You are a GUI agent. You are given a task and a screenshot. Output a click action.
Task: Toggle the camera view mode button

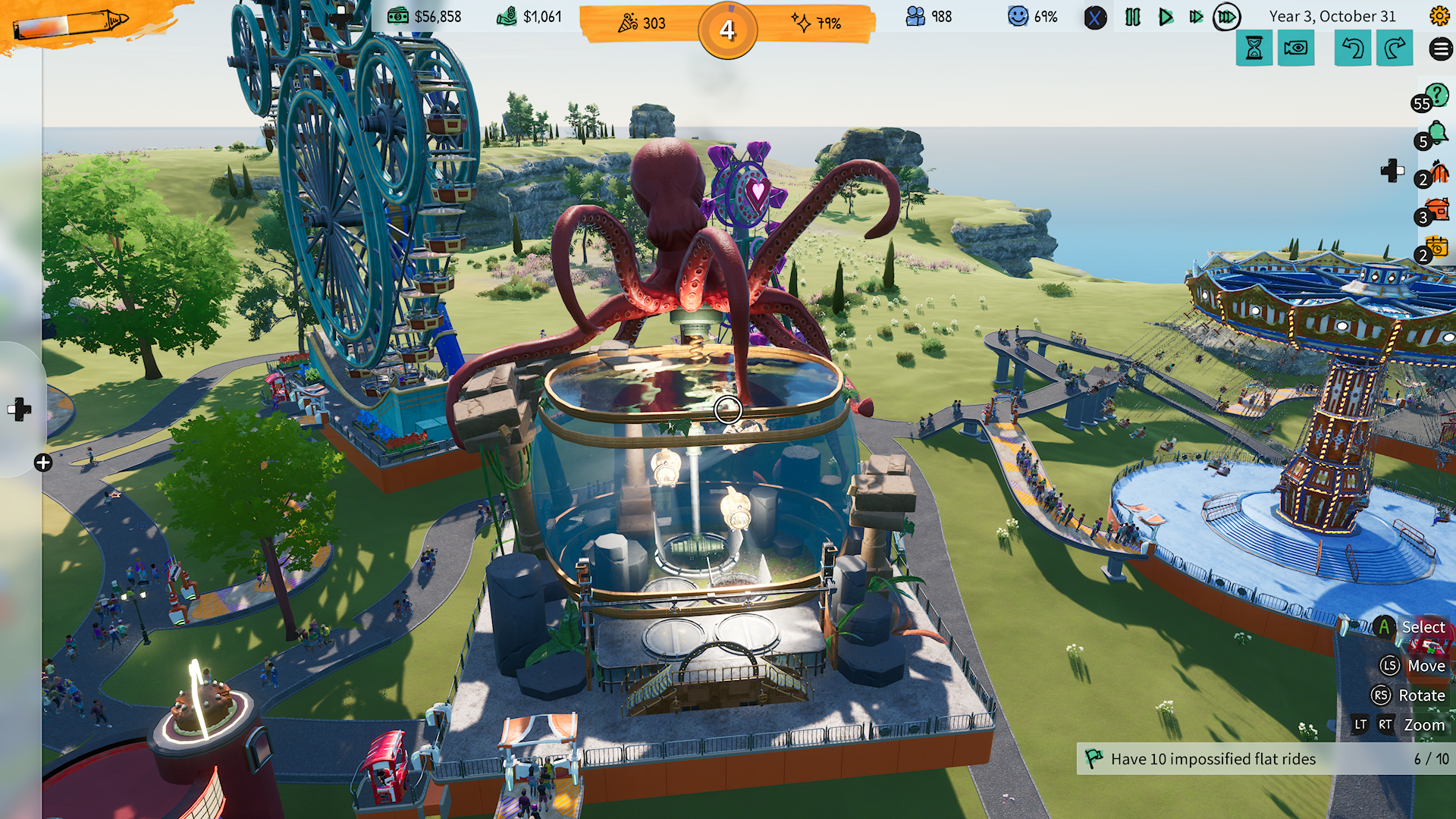coord(1296,49)
